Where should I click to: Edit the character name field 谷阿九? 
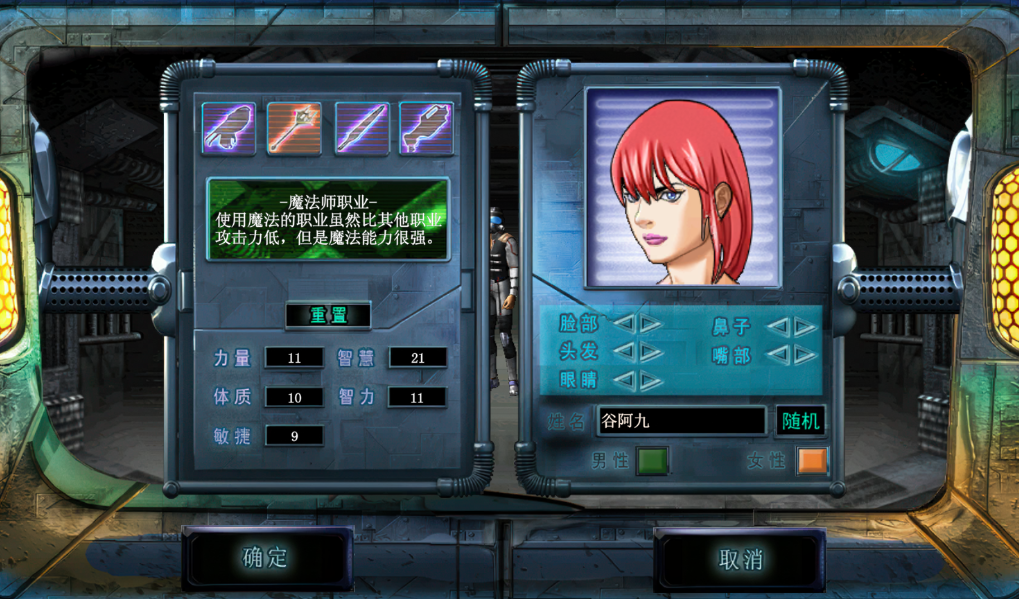point(681,421)
